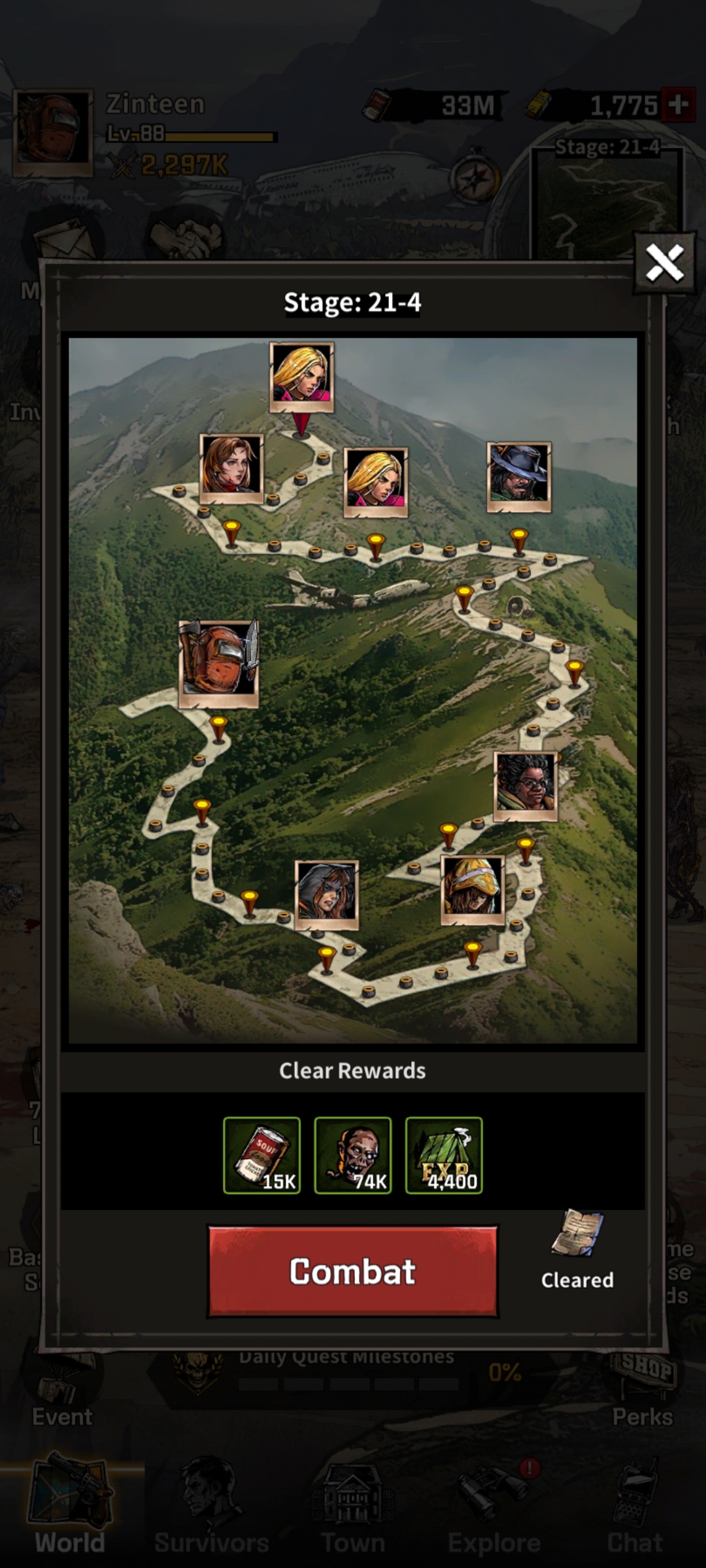Image resolution: width=706 pixels, height=1568 pixels.
Task: Close the Stage 21-4 popup
Action: pos(664,263)
